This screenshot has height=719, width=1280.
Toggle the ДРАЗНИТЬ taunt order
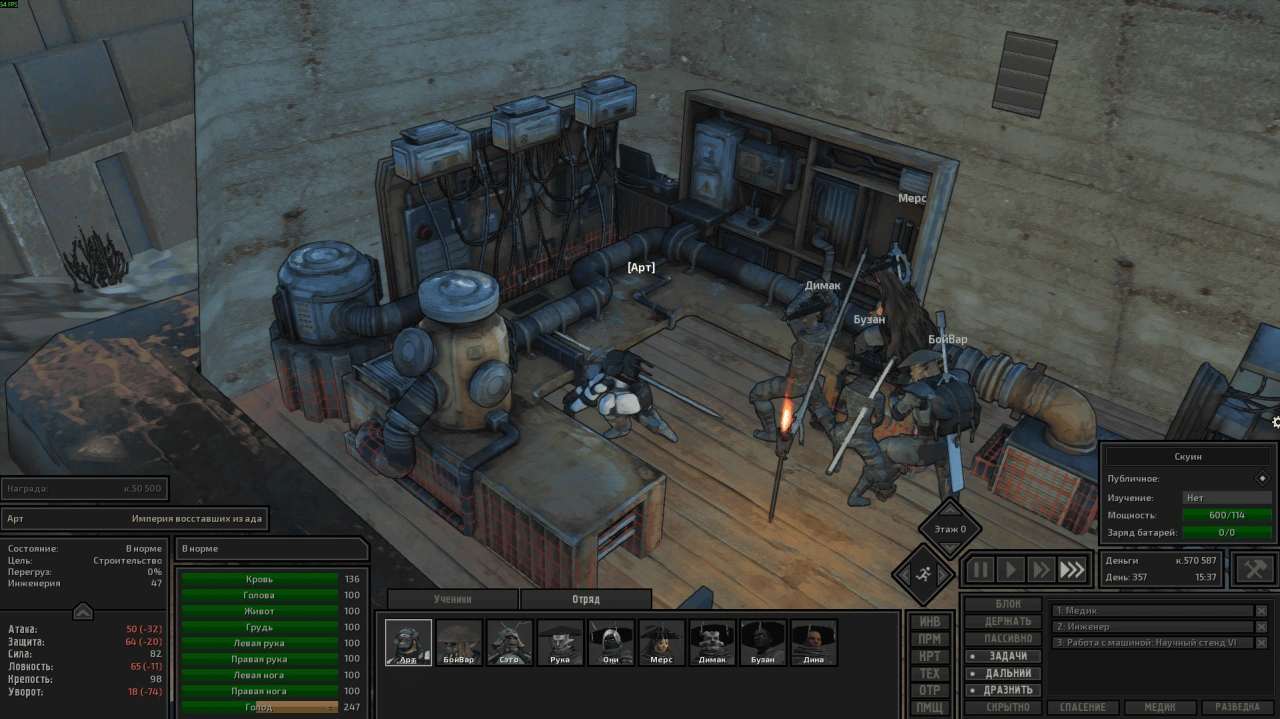pyautogui.click(x=1008, y=690)
